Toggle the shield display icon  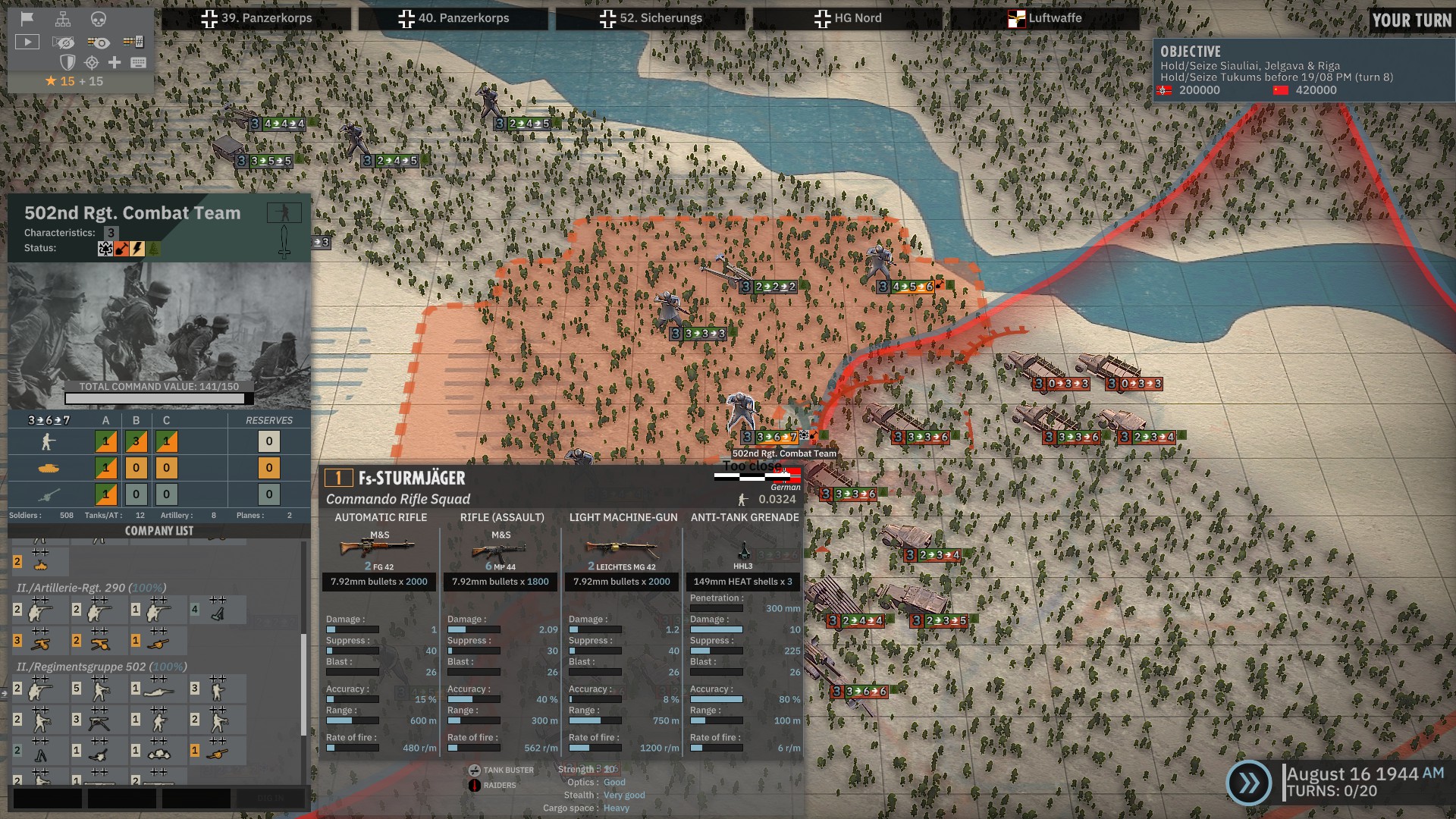[67, 62]
